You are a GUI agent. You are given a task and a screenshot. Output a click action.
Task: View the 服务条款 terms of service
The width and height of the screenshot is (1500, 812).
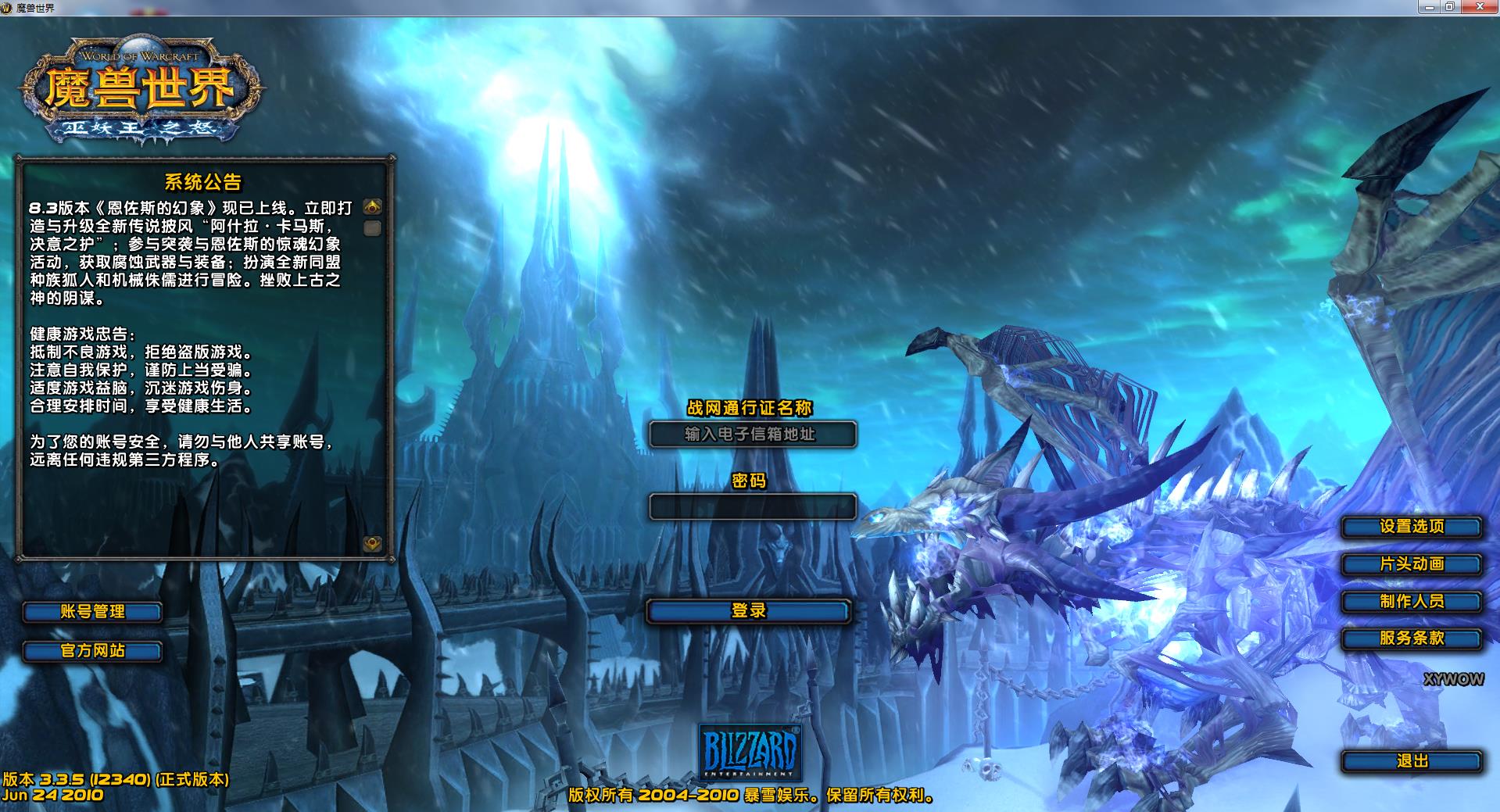click(x=1411, y=639)
